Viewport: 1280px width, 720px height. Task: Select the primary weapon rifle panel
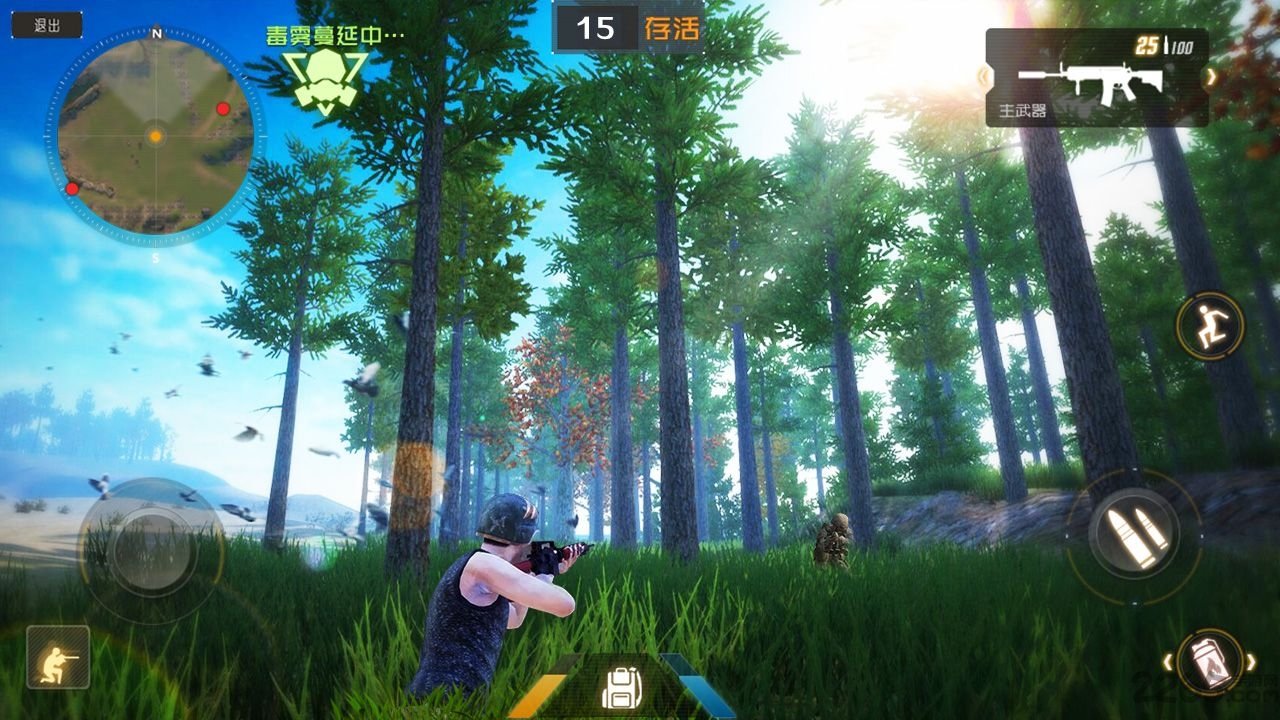pyautogui.click(x=1096, y=79)
